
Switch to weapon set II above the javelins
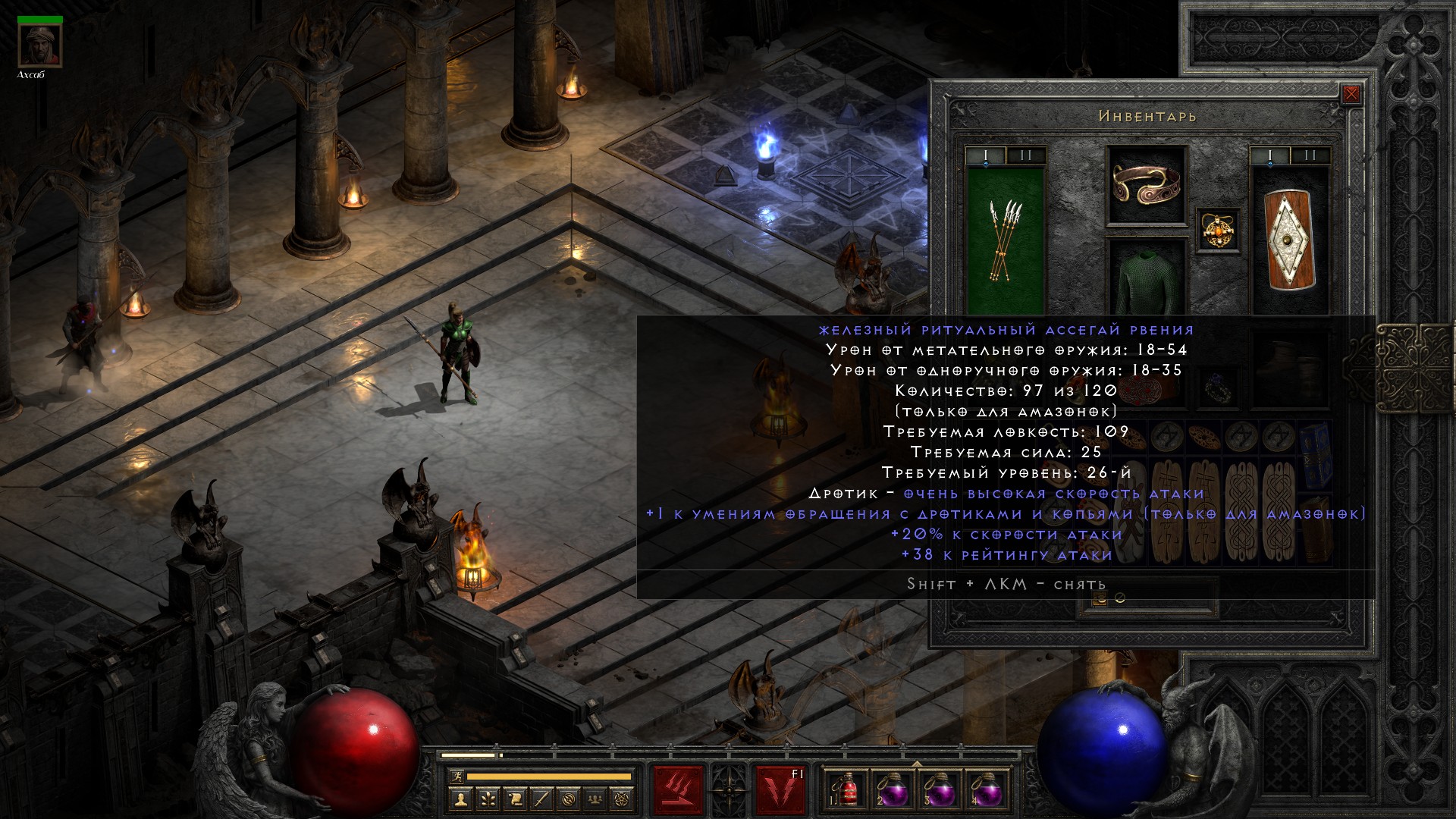click(x=1025, y=156)
